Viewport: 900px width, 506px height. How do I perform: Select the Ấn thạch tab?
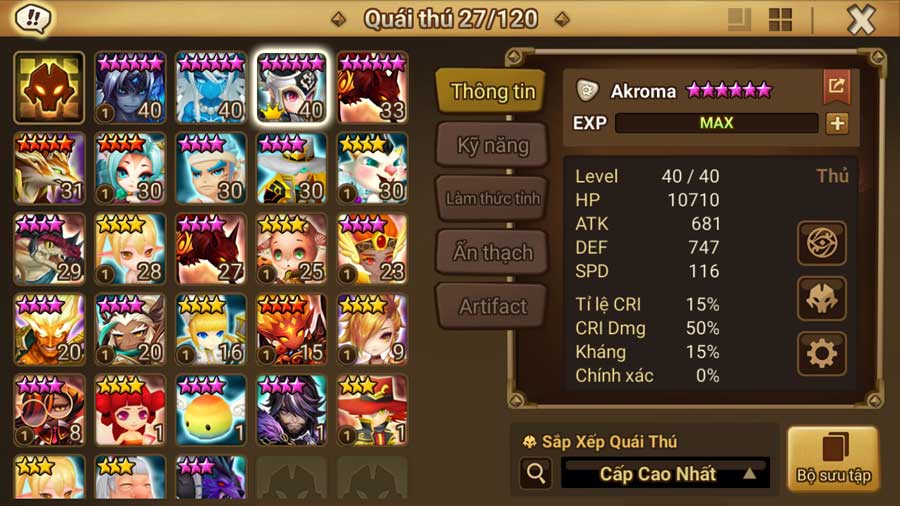(492, 252)
